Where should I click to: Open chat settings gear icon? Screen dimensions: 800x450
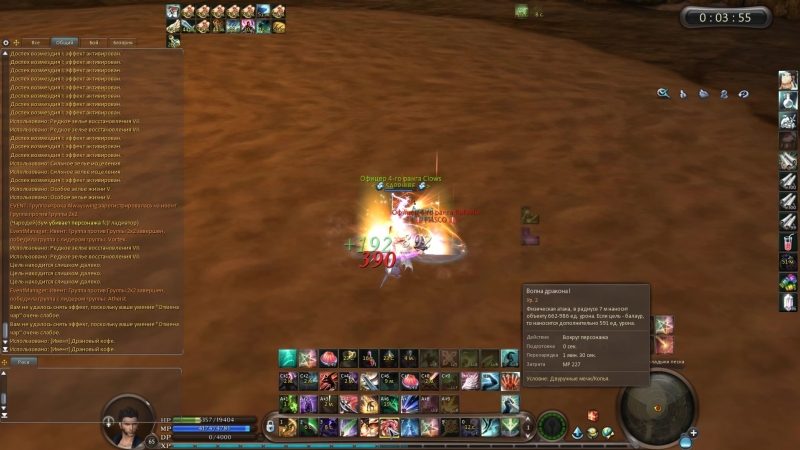5,43
